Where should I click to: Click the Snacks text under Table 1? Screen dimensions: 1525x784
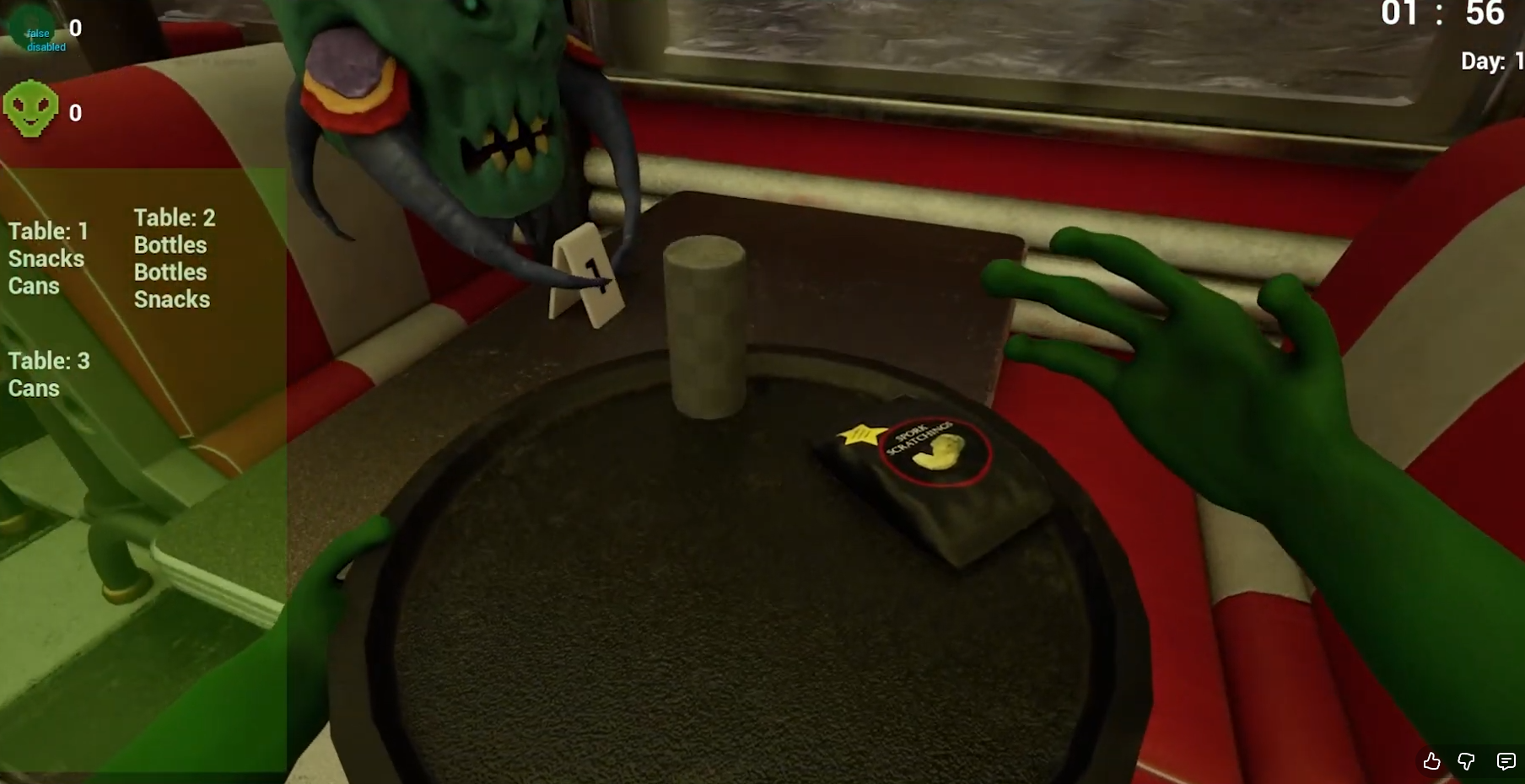tap(46, 259)
